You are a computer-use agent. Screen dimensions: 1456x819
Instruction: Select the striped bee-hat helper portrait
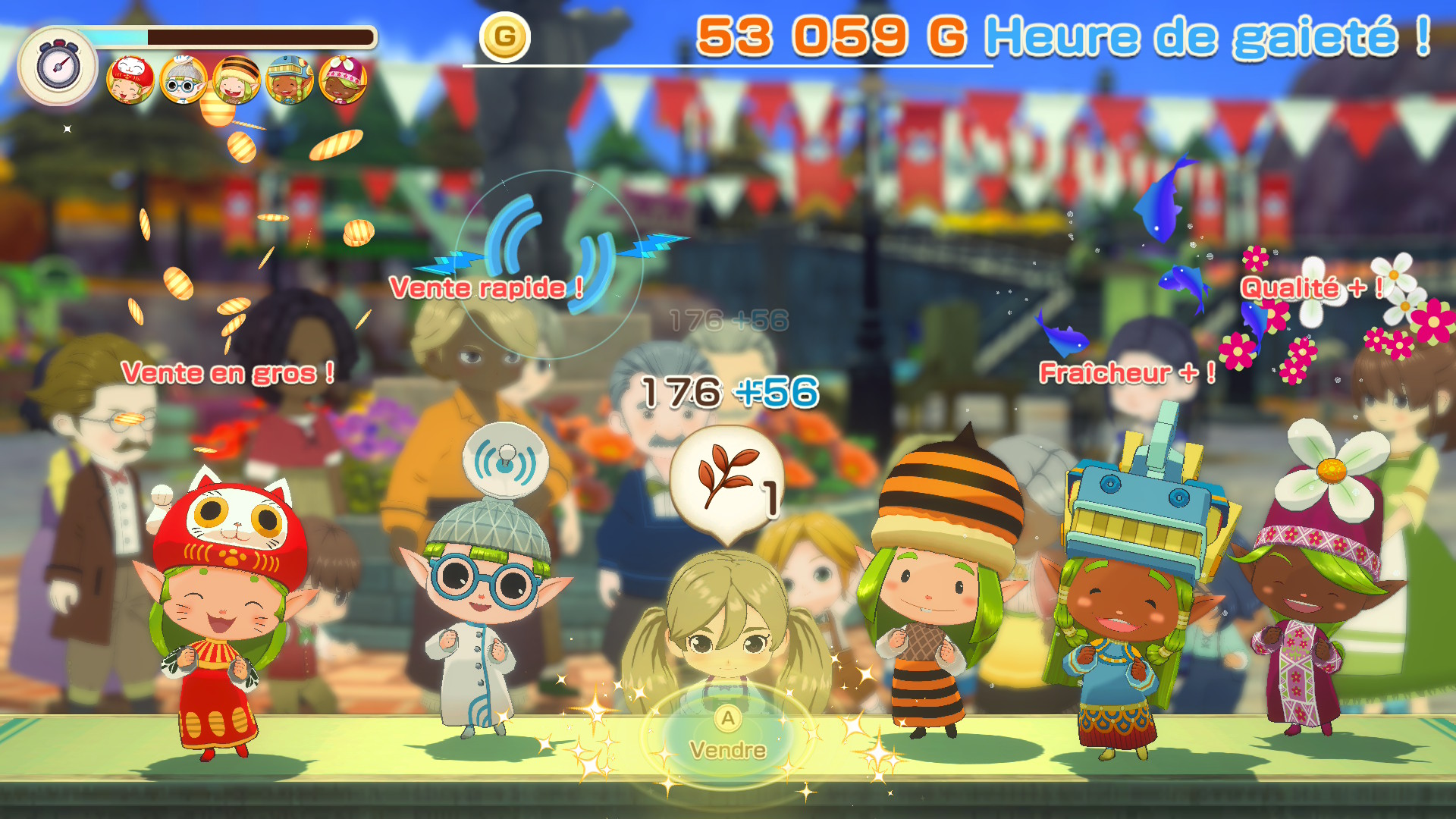click(x=237, y=80)
